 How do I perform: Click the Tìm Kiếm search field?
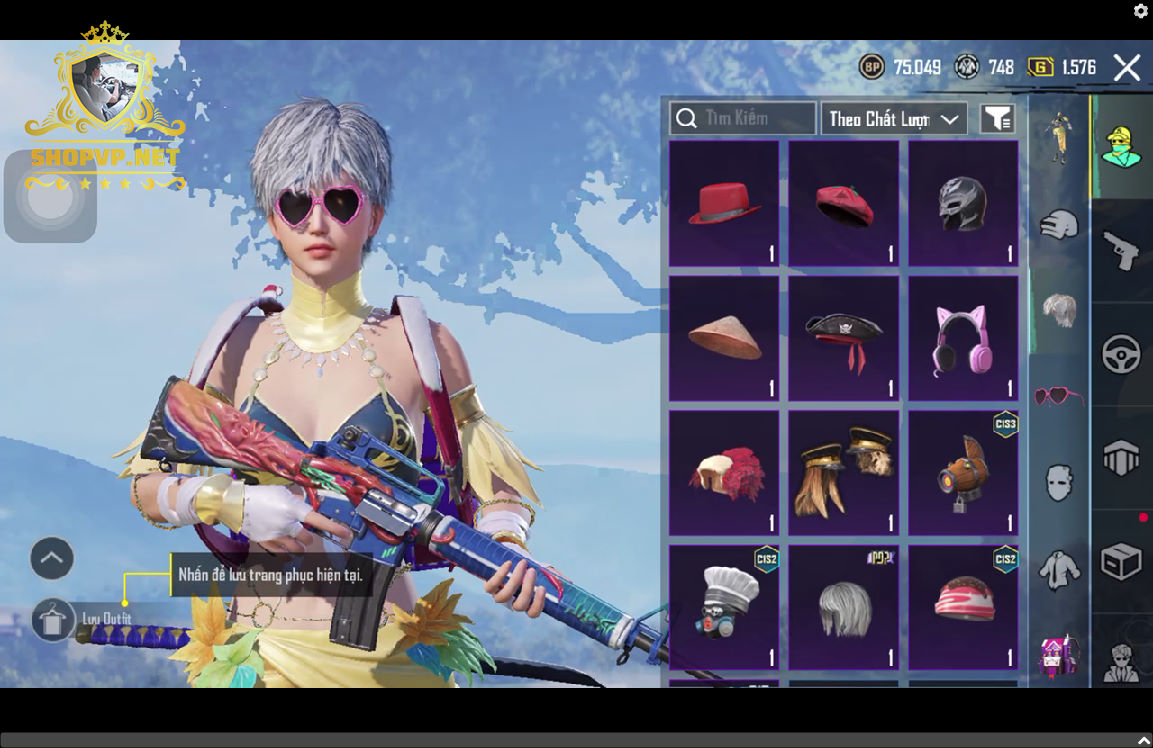click(743, 118)
